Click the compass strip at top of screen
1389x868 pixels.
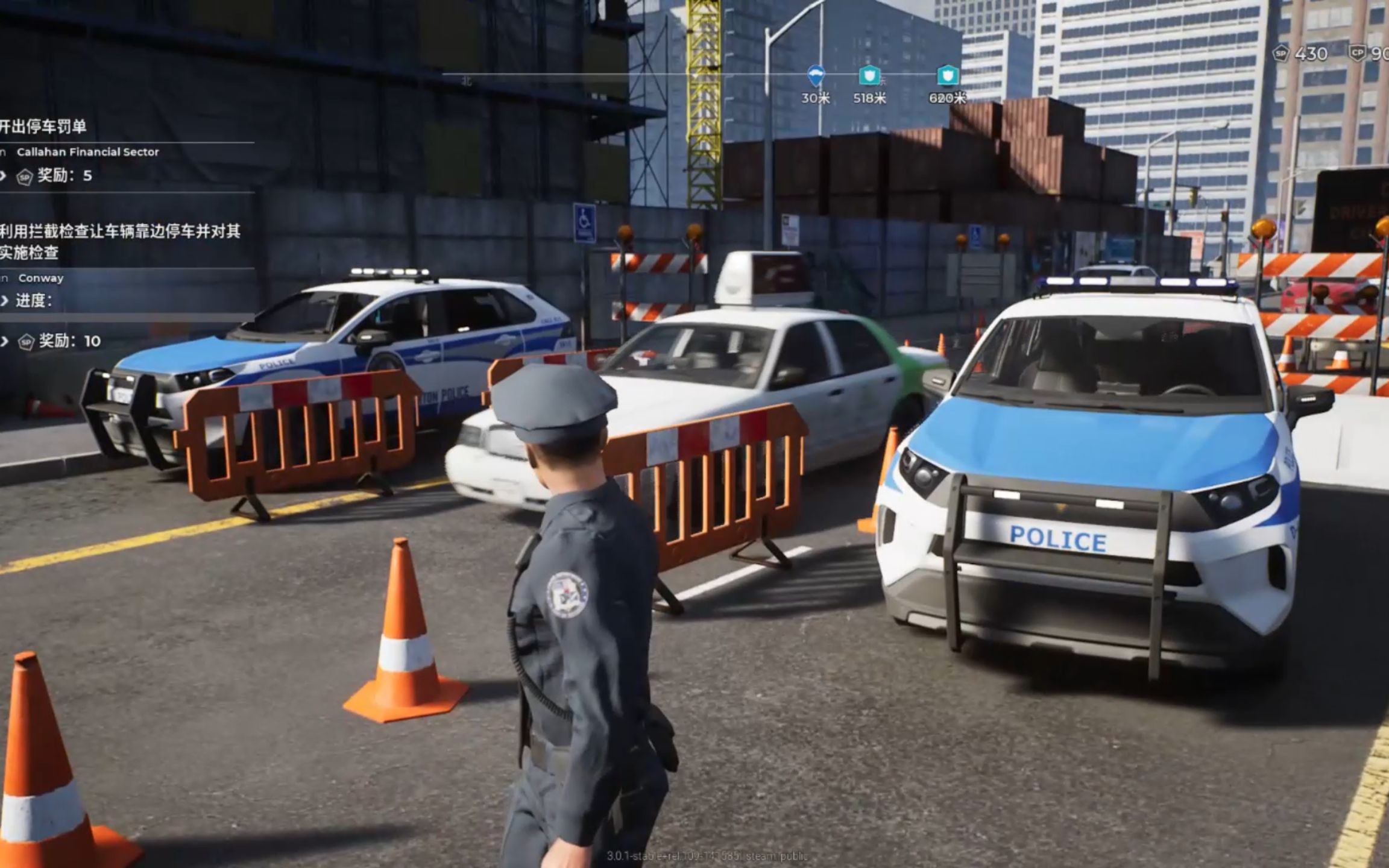click(x=693, y=72)
